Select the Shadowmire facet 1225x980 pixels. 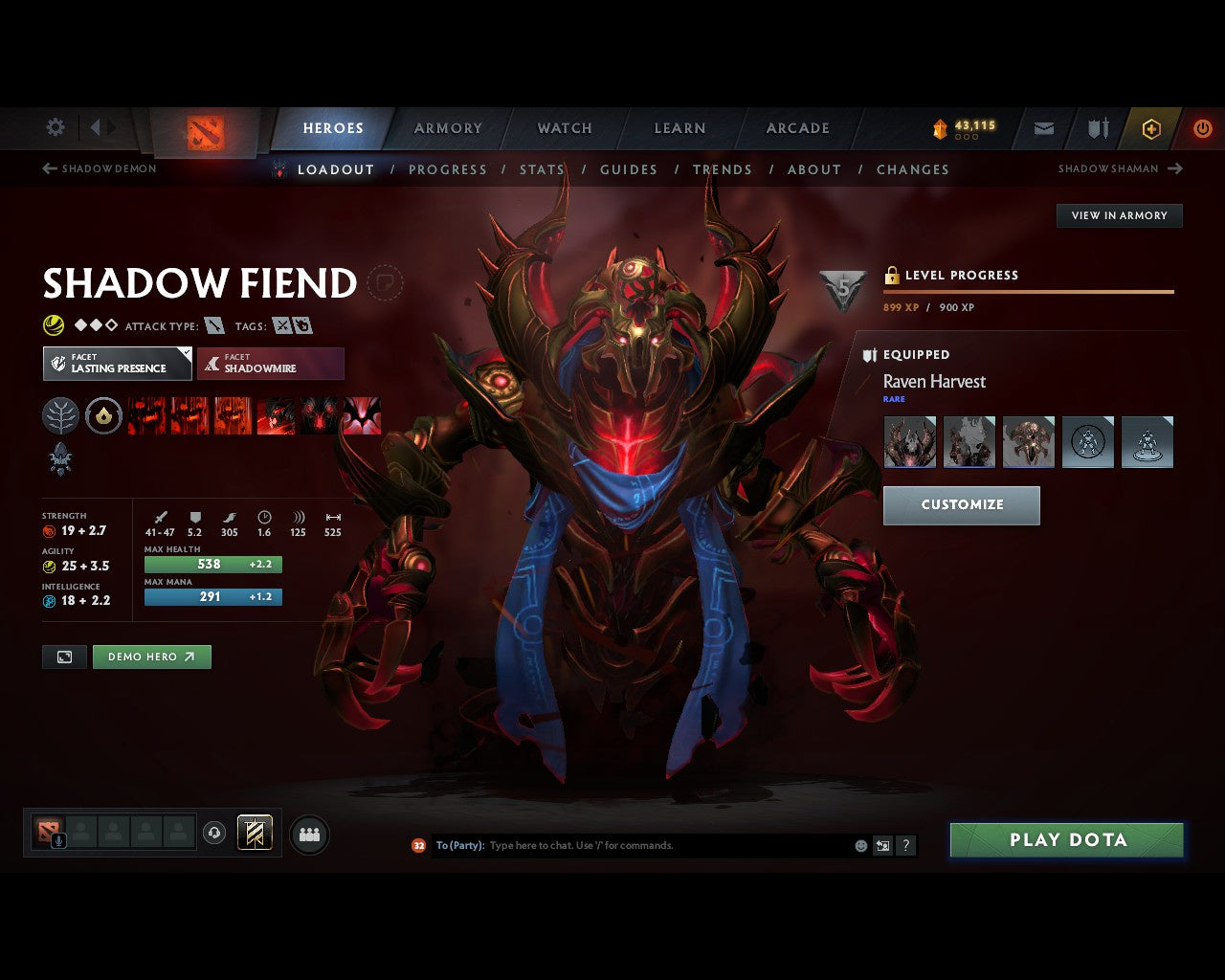(x=271, y=364)
